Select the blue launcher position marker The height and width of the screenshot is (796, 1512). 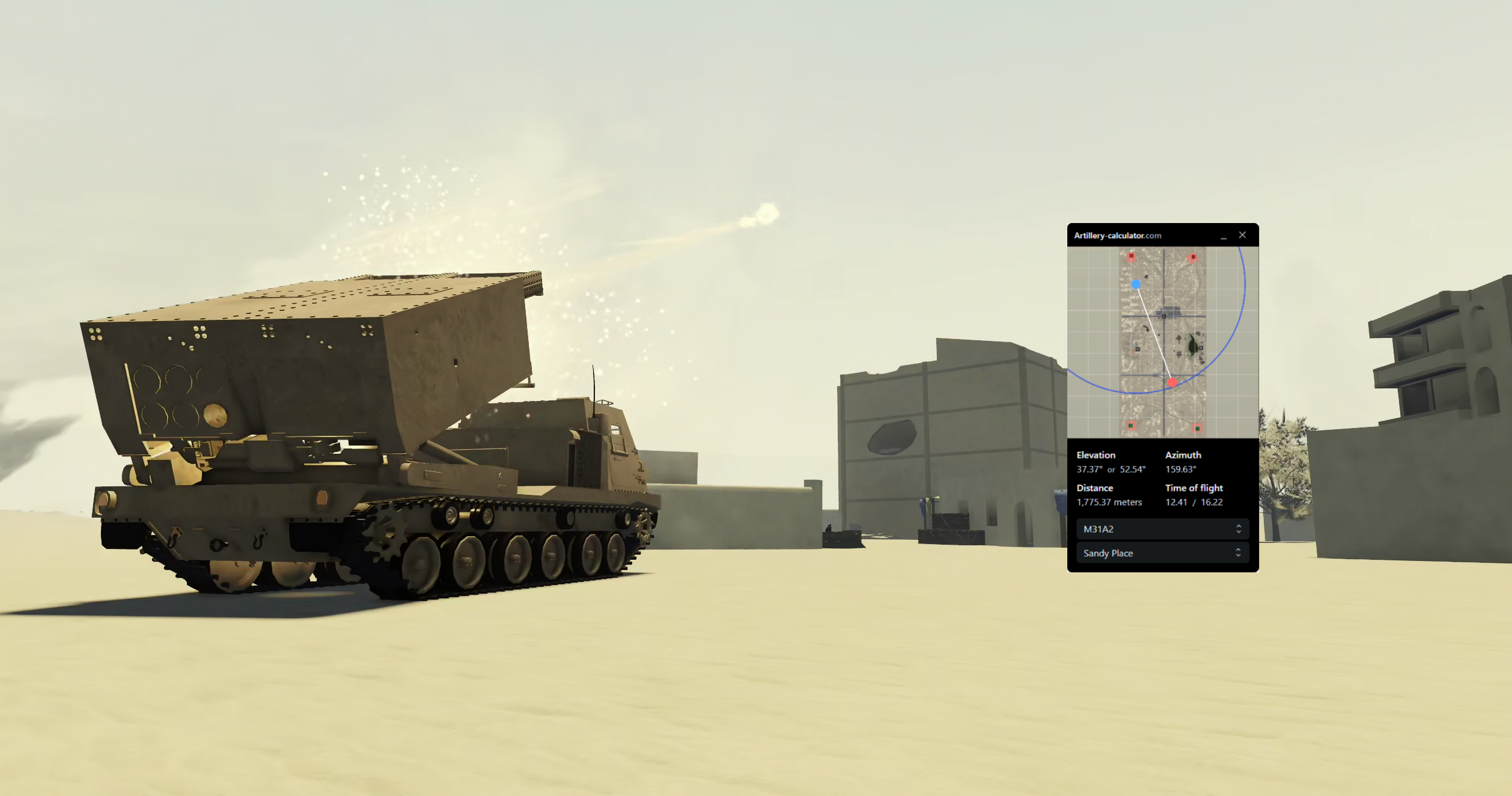tap(1136, 284)
